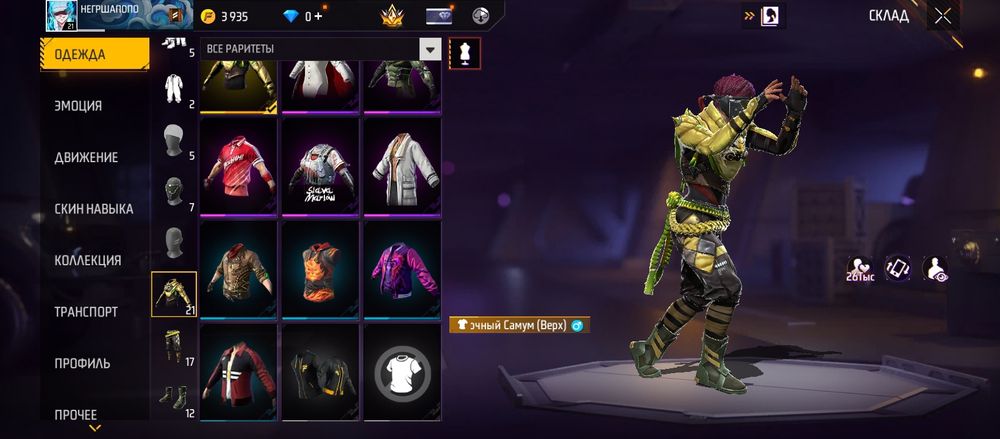Equip the orange flame vest
Viewport: 1000px width, 439px height.
coord(320,269)
